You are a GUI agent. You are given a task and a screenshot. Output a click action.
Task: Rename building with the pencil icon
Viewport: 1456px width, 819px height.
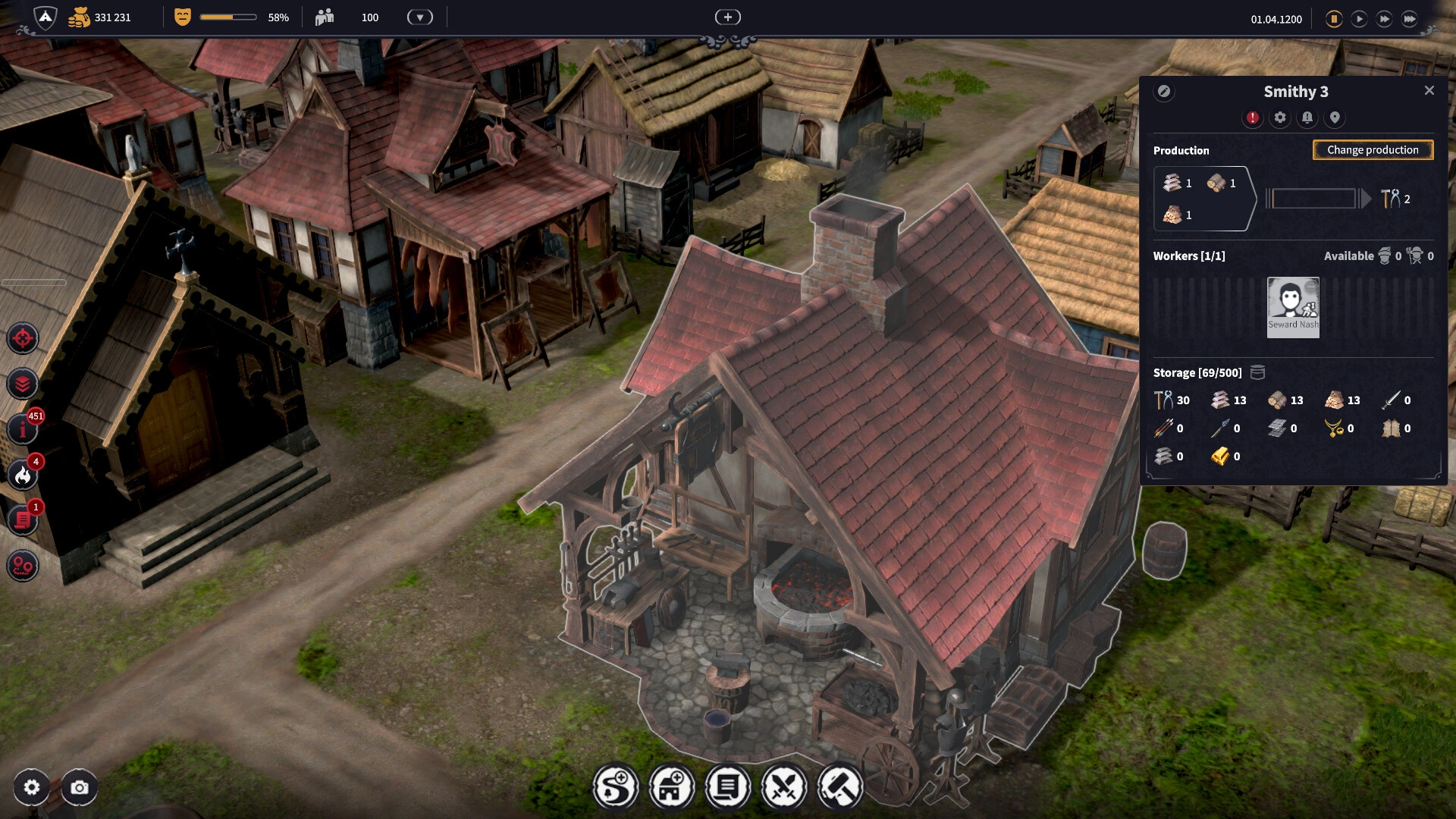tap(1164, 92)
